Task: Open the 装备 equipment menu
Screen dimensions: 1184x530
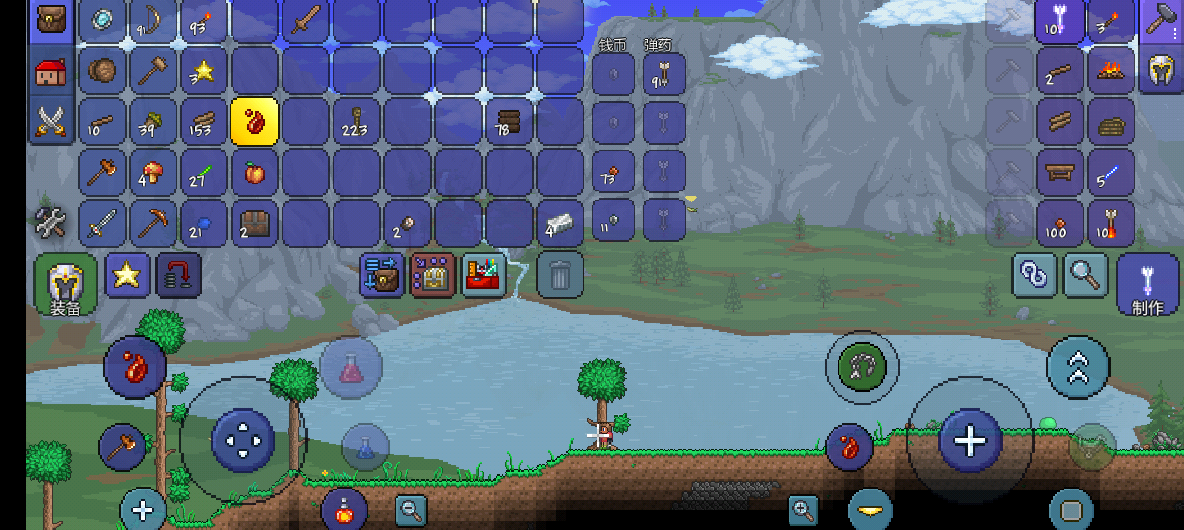Action: tap(66, 285)
